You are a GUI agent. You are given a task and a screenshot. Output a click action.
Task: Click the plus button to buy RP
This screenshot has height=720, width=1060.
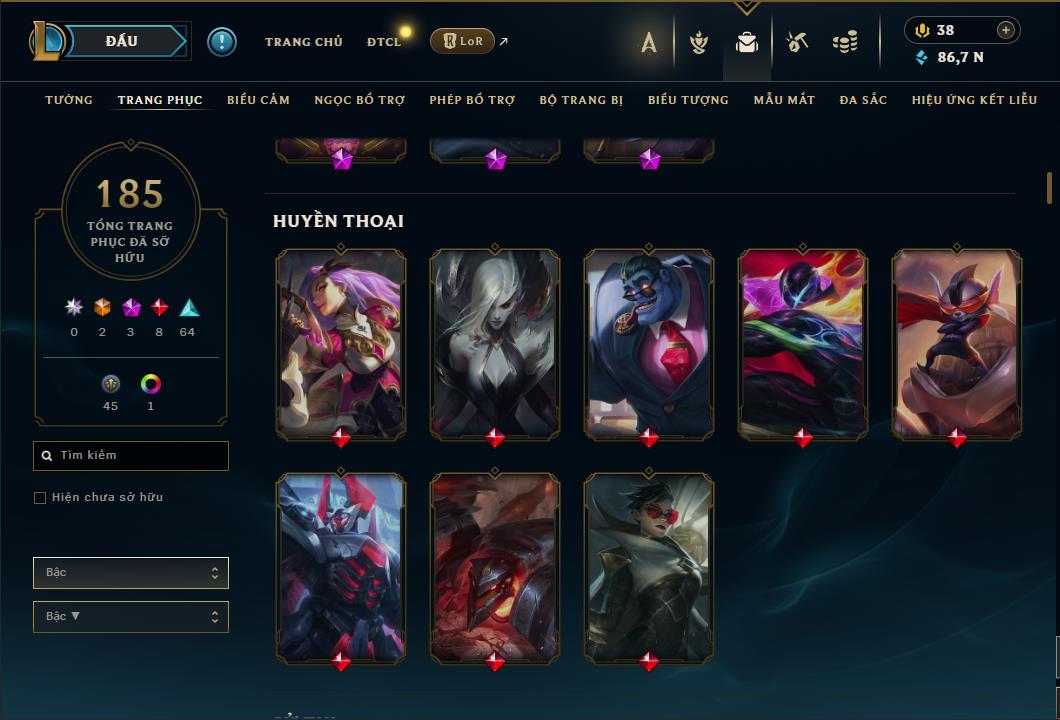[1005, 30]
